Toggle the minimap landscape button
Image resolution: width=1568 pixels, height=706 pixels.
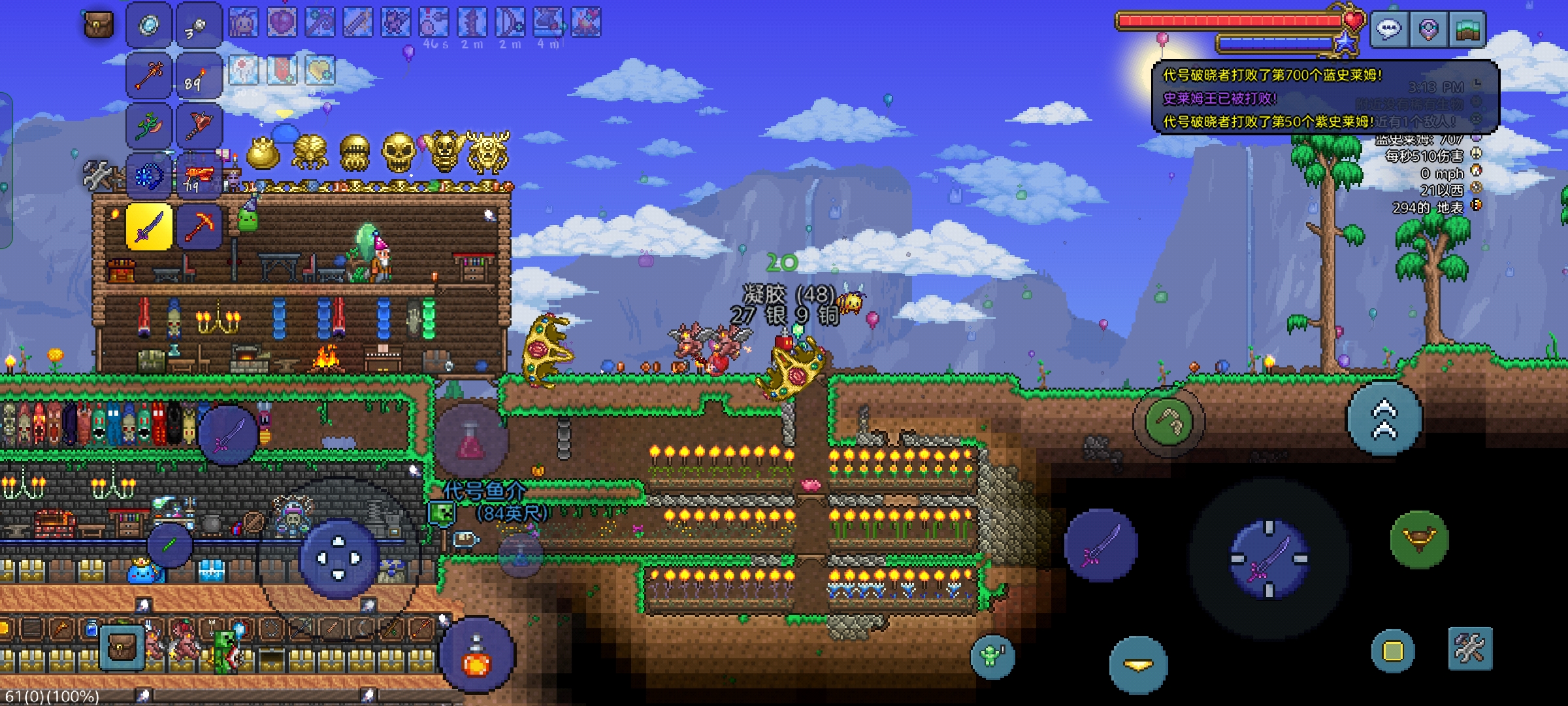(x=1467, y=29)
